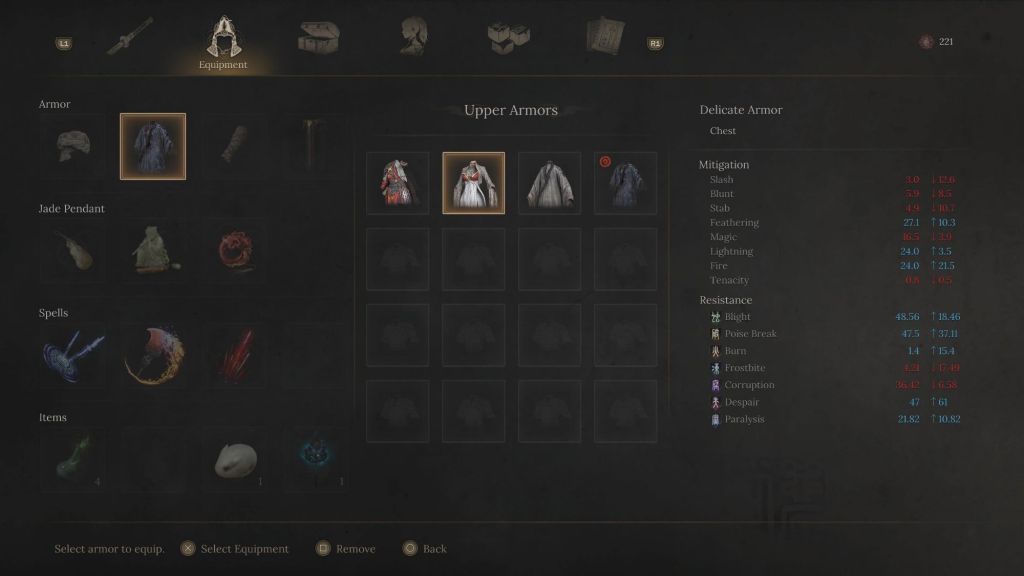The width and height of the screenshot is (1024, 576).
Task: Select the equipped dark blue chest armor slot
Action: point(153,146)
